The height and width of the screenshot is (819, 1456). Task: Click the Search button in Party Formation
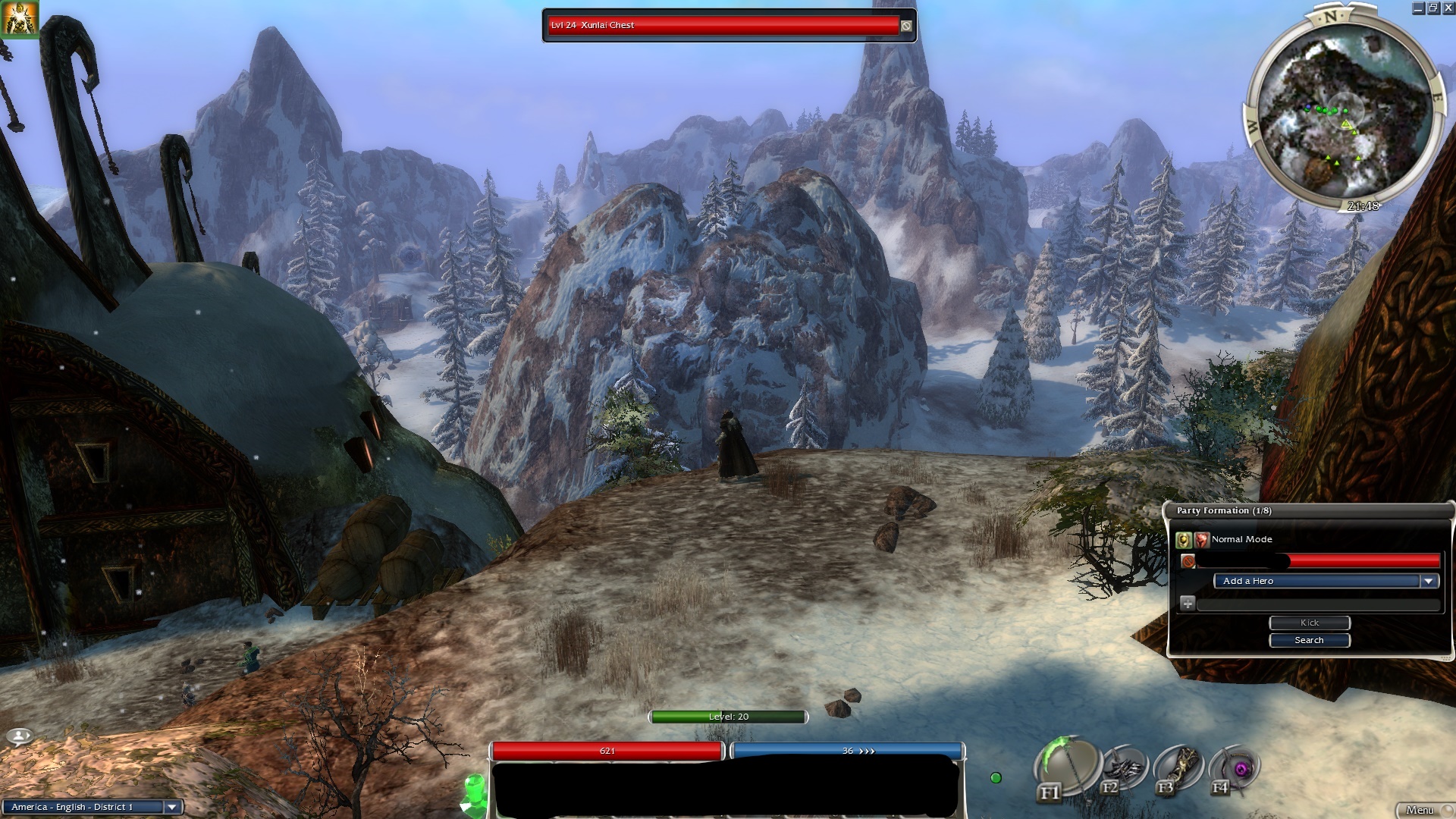1309,641
